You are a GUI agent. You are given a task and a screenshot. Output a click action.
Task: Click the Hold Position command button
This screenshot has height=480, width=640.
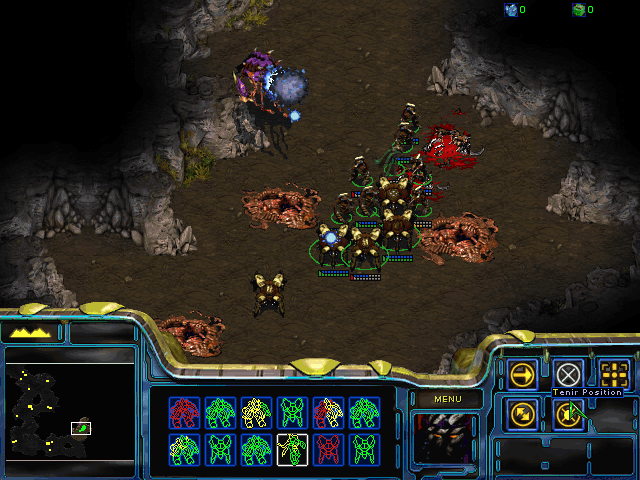pos(568,413)
